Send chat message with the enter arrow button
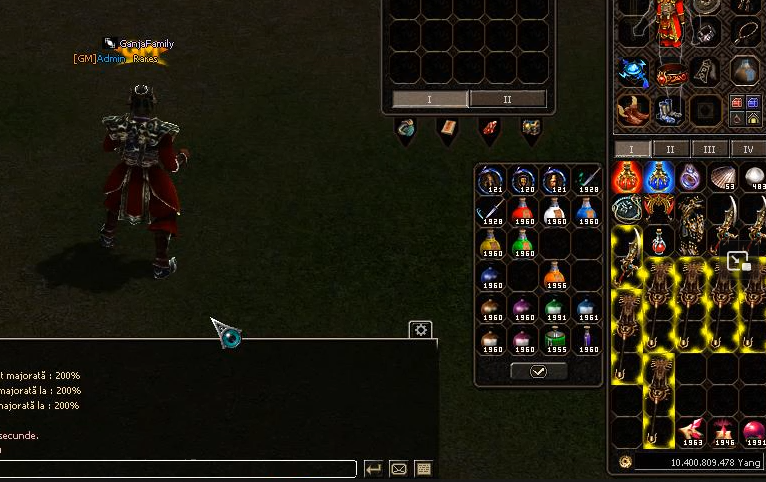This screenshot has width=766, height=482. coord(373,468)
